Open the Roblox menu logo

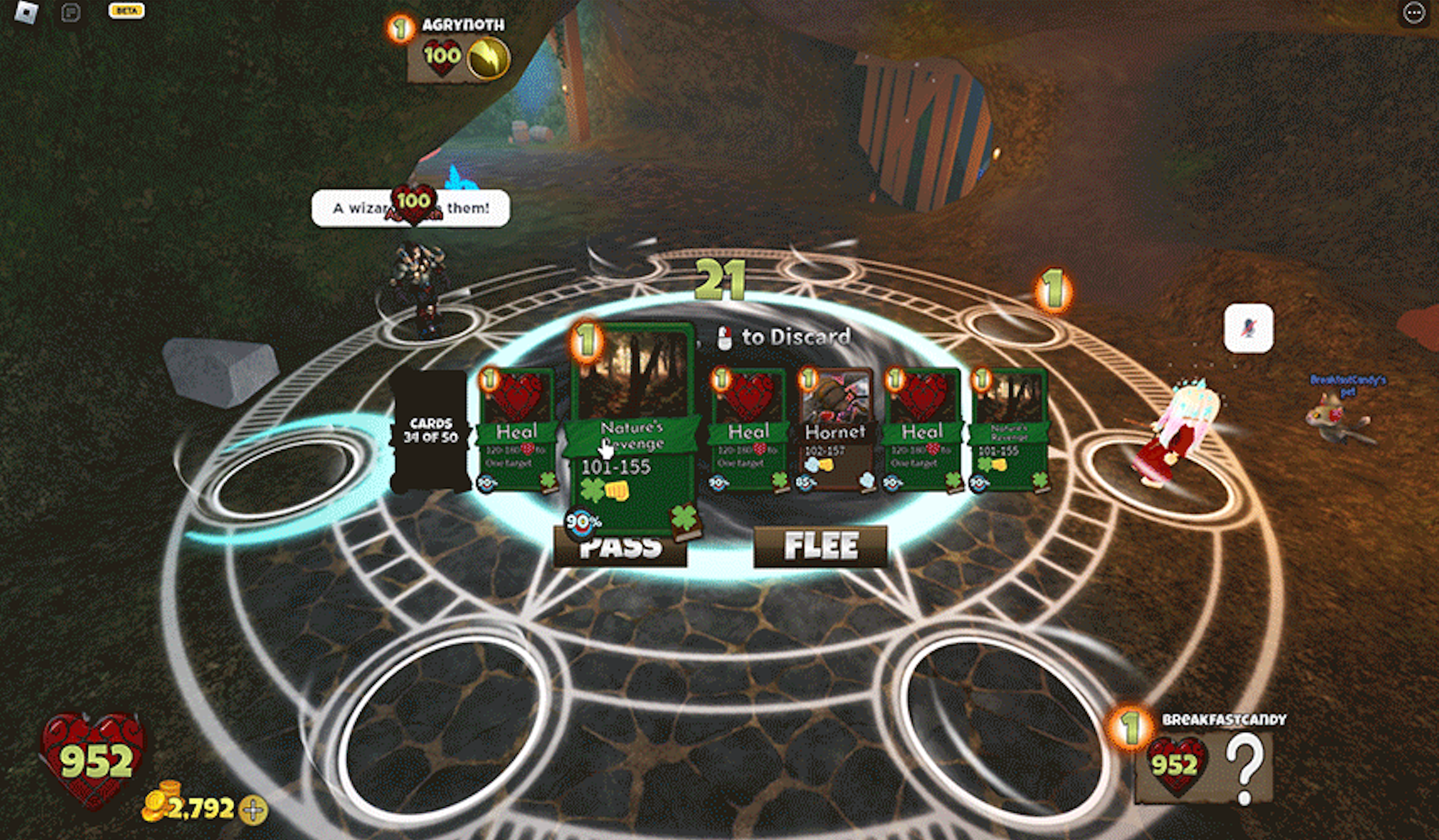click(26, 13)
